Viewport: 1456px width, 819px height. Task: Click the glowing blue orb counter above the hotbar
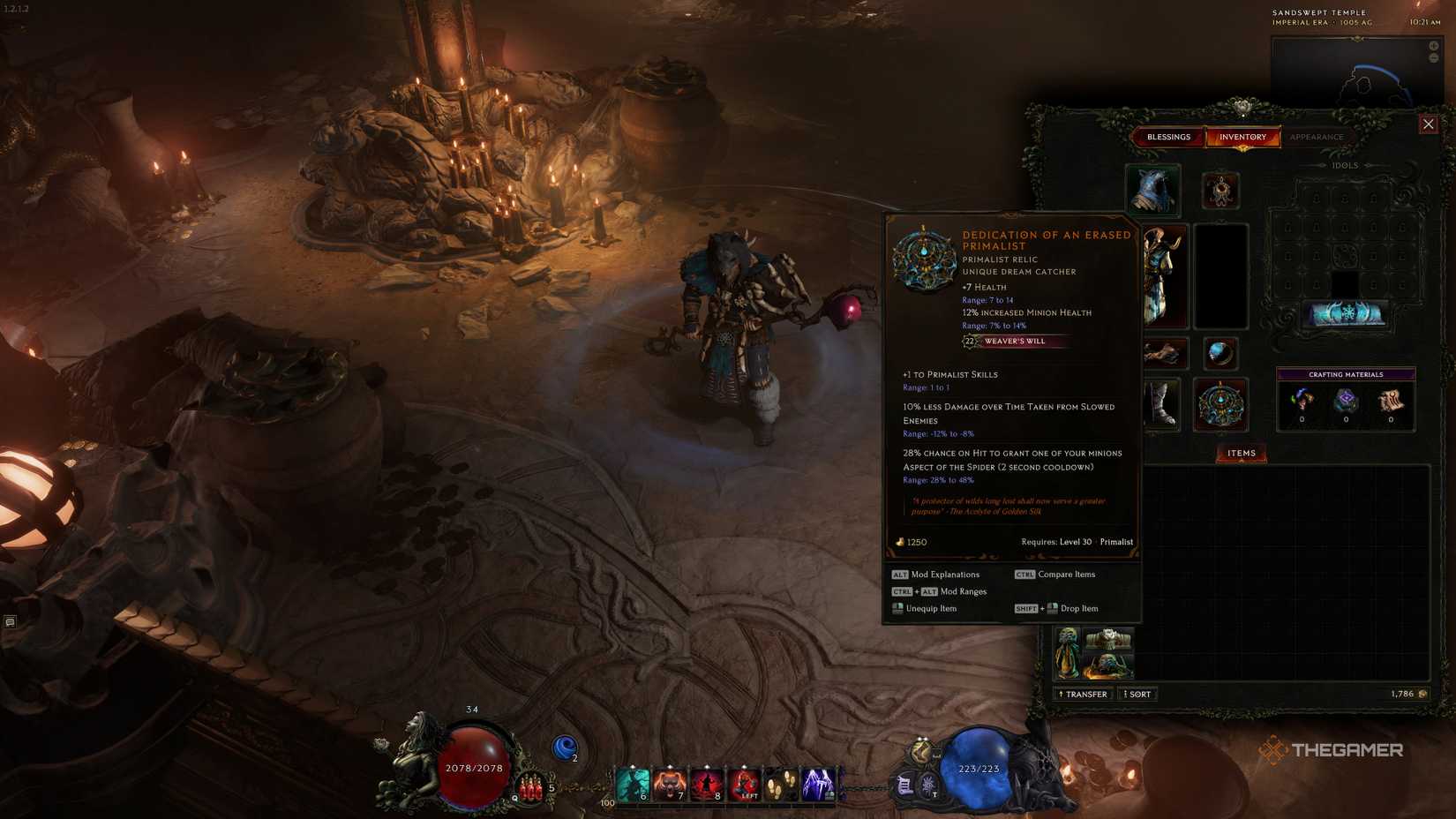pyautogui.click(x=567, y=748)
